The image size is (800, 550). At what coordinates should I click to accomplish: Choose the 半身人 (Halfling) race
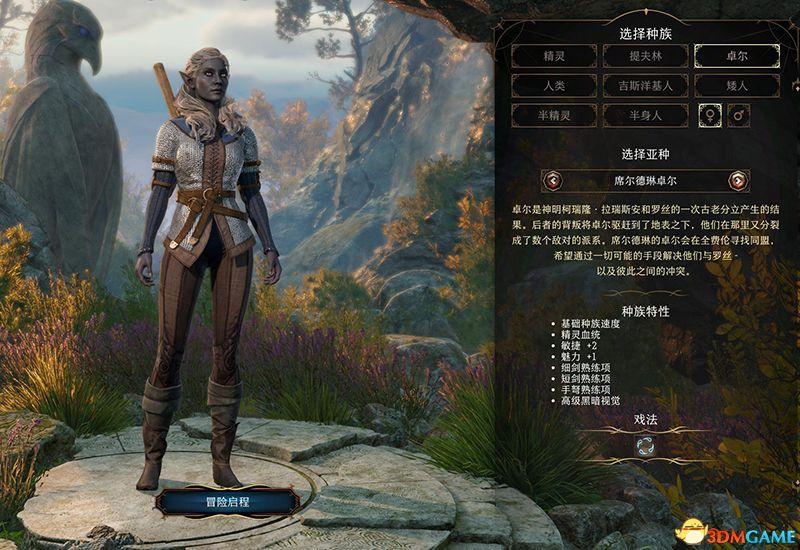[x=646, y=116]
